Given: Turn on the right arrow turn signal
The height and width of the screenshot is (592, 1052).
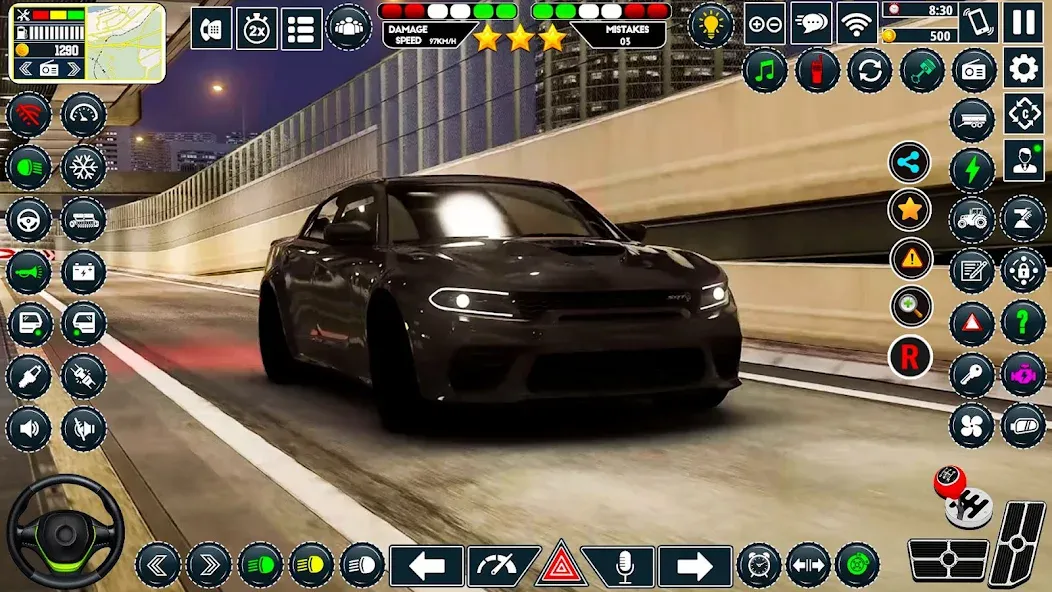Looking at the screenshot, I should 694,566.
